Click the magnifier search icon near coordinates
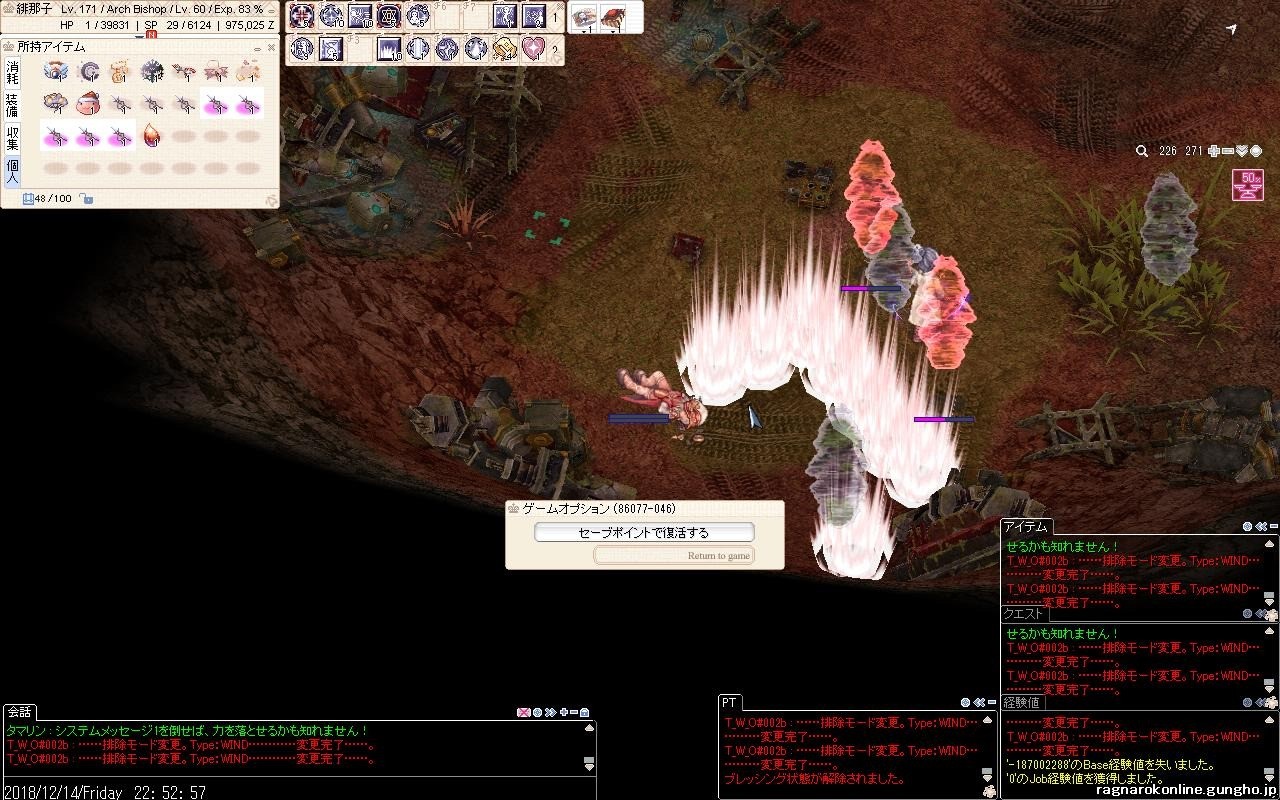Screen dimensions: 1280x800 click(1141, 151)
